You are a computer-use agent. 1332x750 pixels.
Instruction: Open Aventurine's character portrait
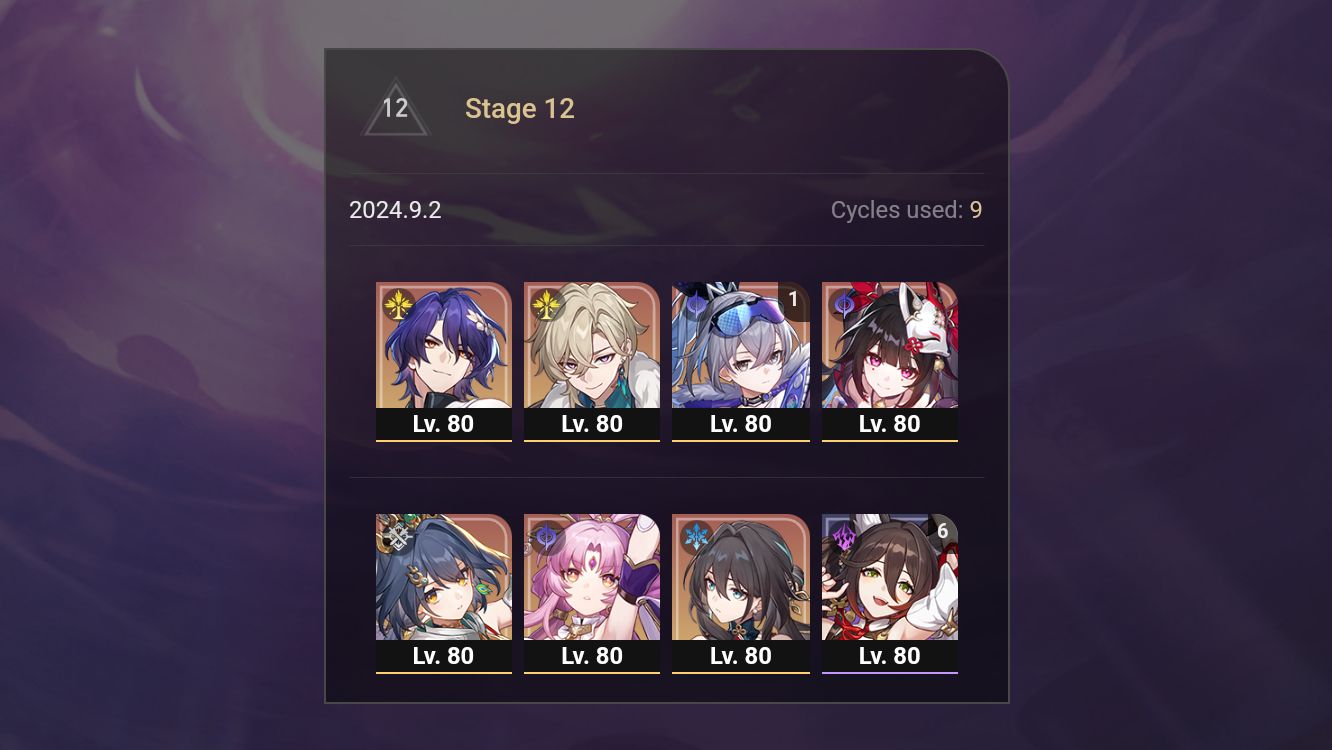pyautogui.click(x=592, y=345)
